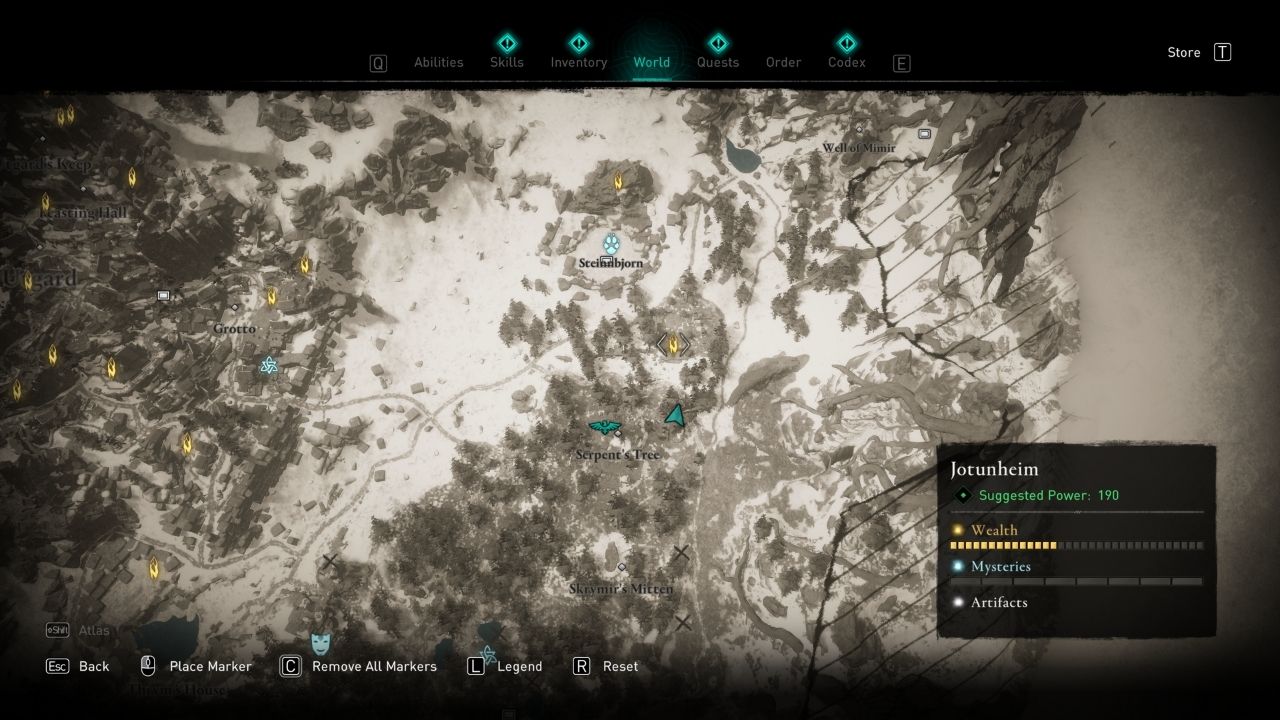Open the Inventory tab
Image resolution: width=1280 pixels, height=720 pixels.
point(579,62)
